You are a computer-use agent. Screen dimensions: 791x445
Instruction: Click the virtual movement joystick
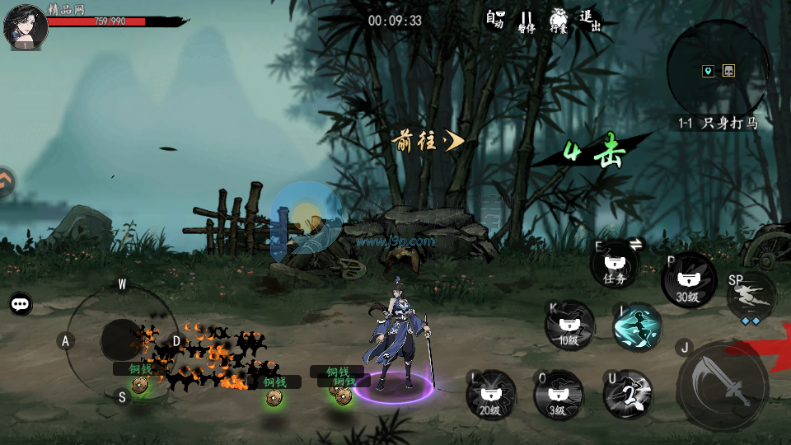tap(122, 341)
